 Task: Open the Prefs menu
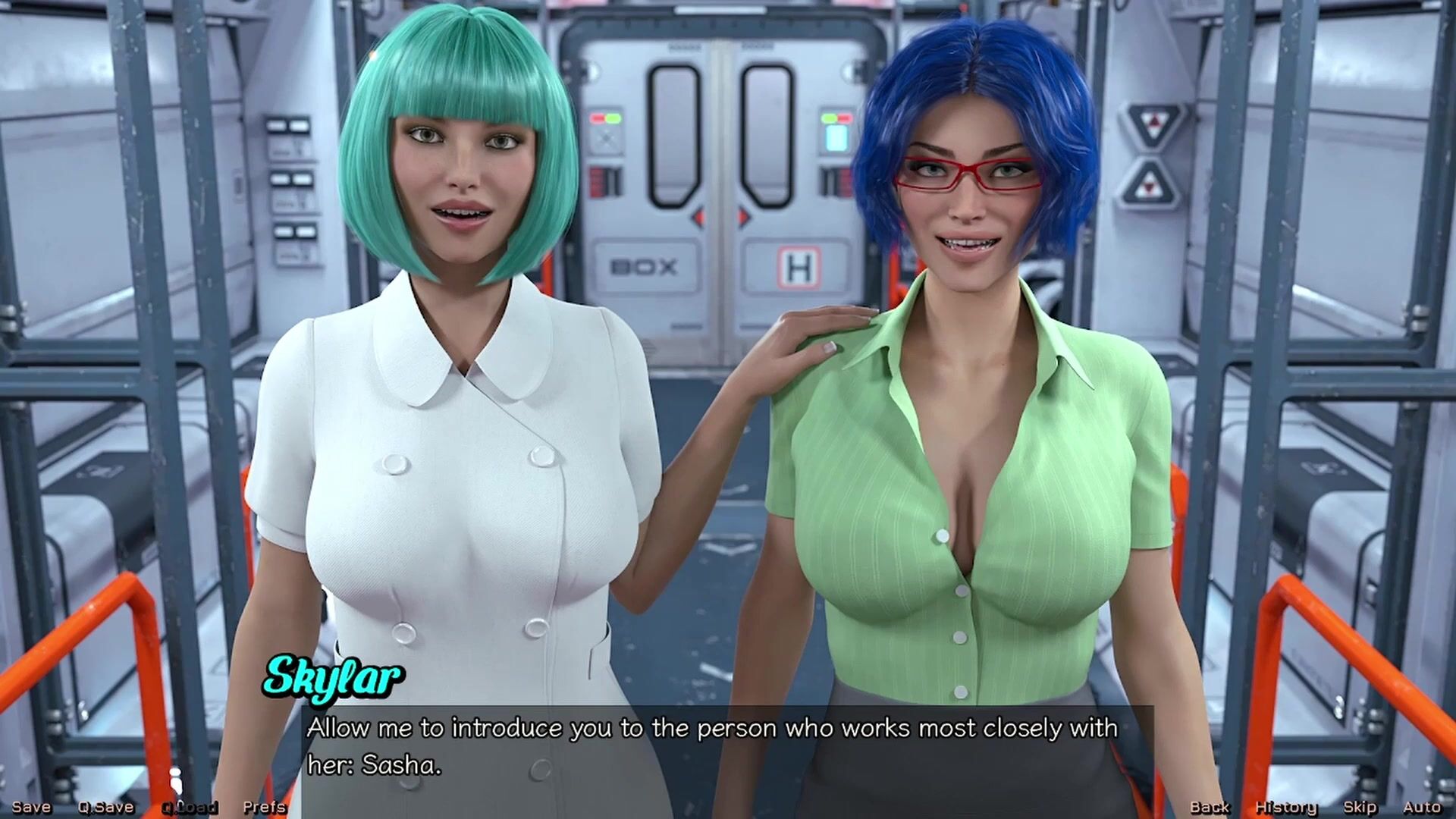[x=265, y=808]
